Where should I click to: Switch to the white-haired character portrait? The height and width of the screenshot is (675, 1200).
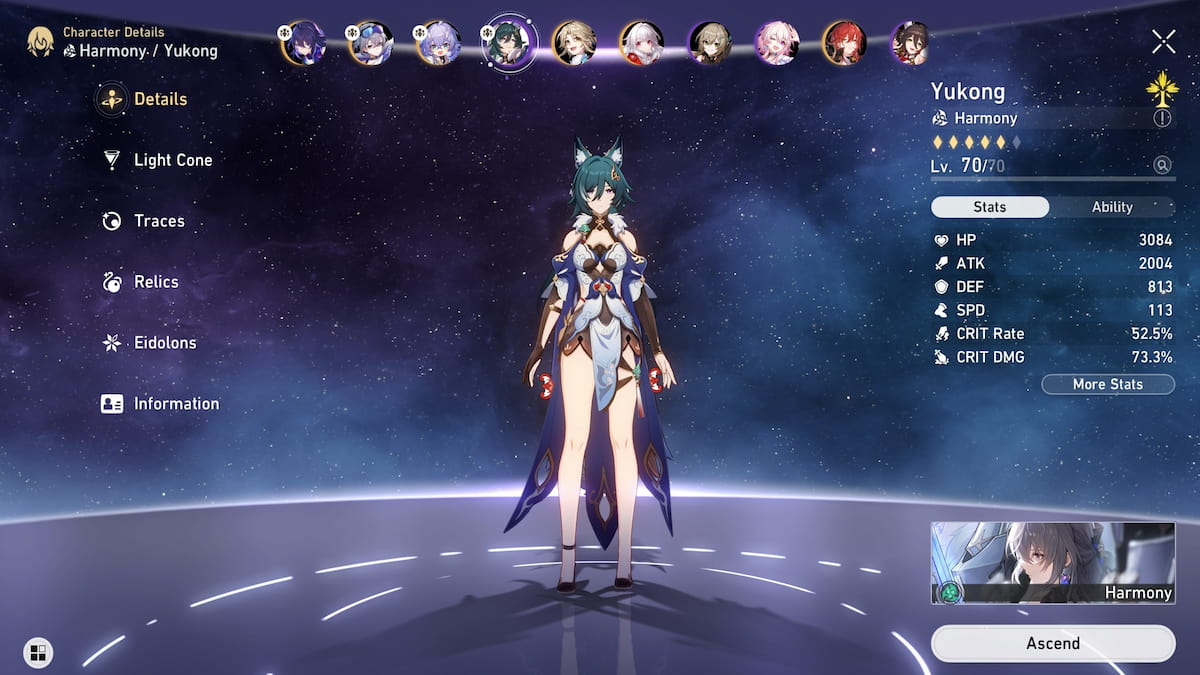coord(642,43)
